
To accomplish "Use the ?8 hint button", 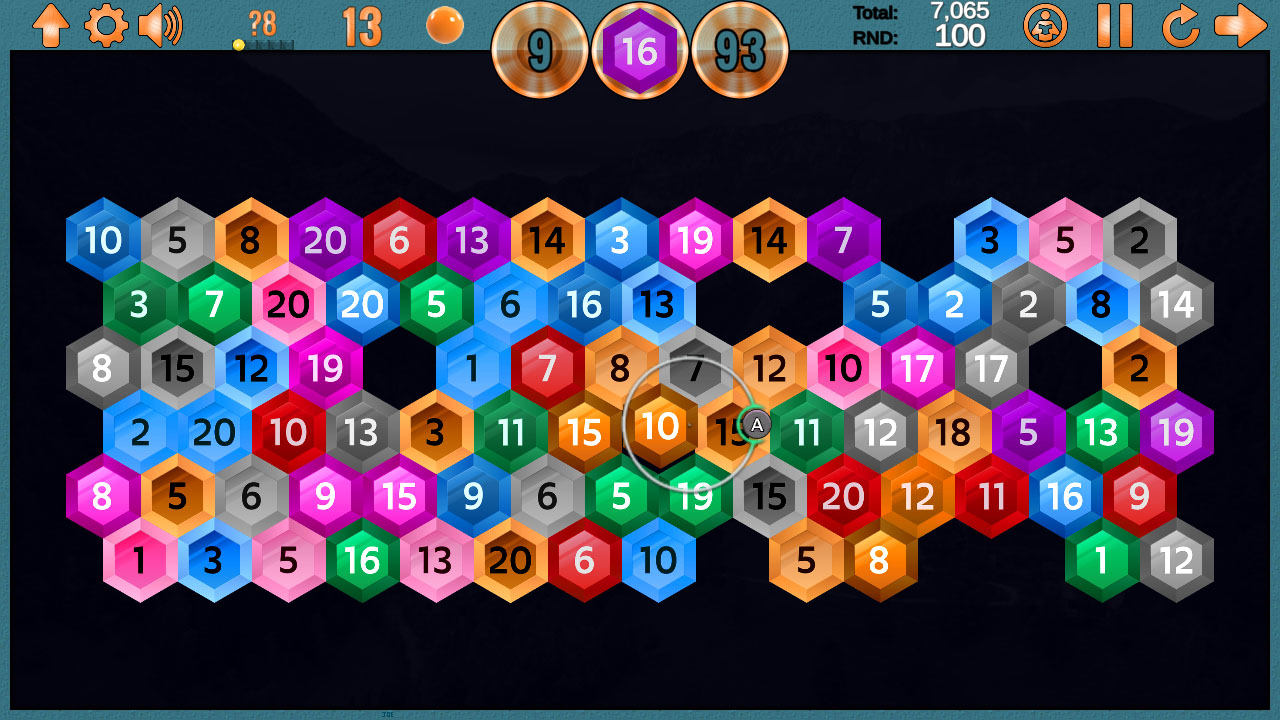I will pos(262,25).
